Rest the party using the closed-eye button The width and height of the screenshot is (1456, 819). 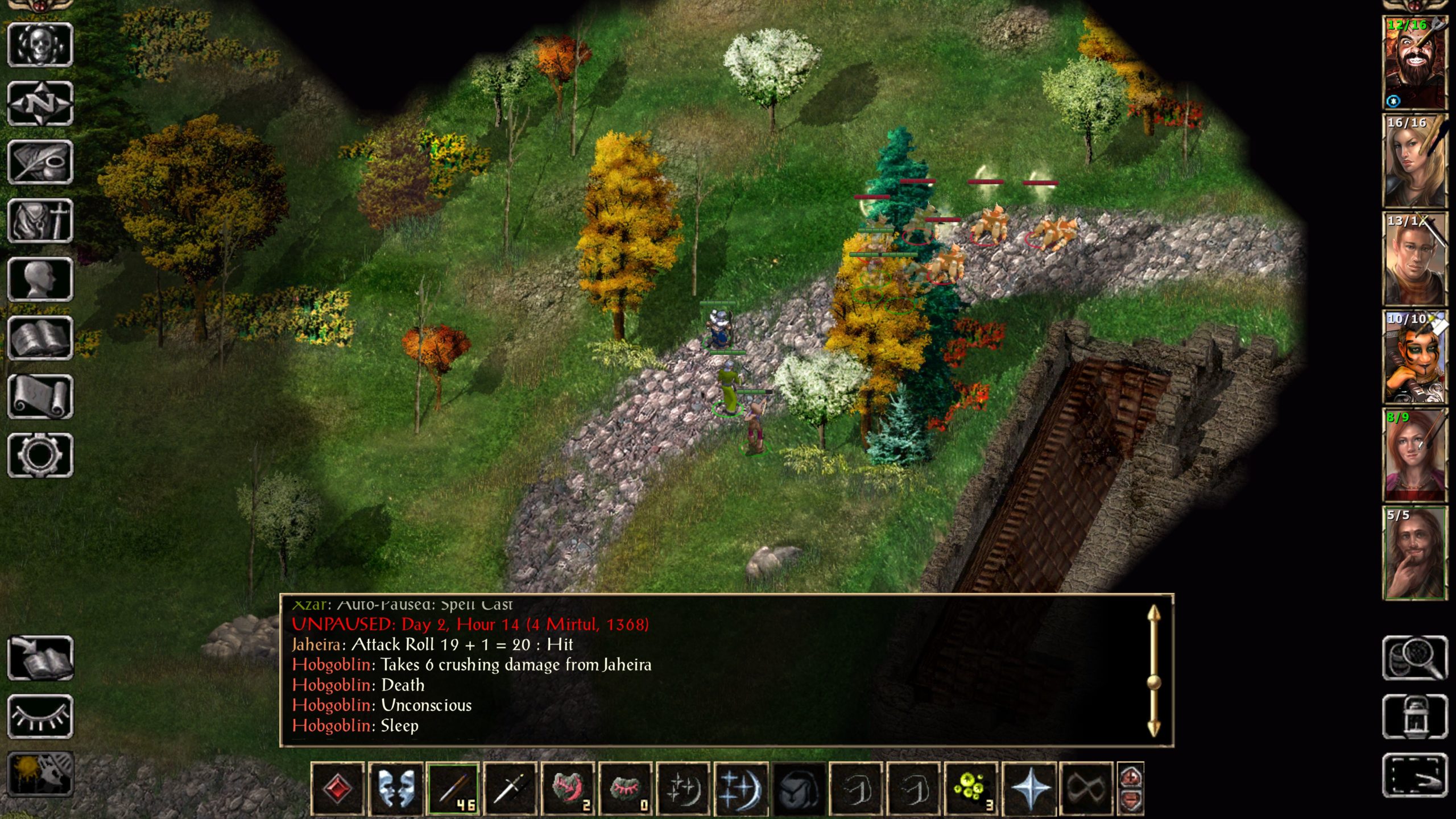[x=40, y=717]
